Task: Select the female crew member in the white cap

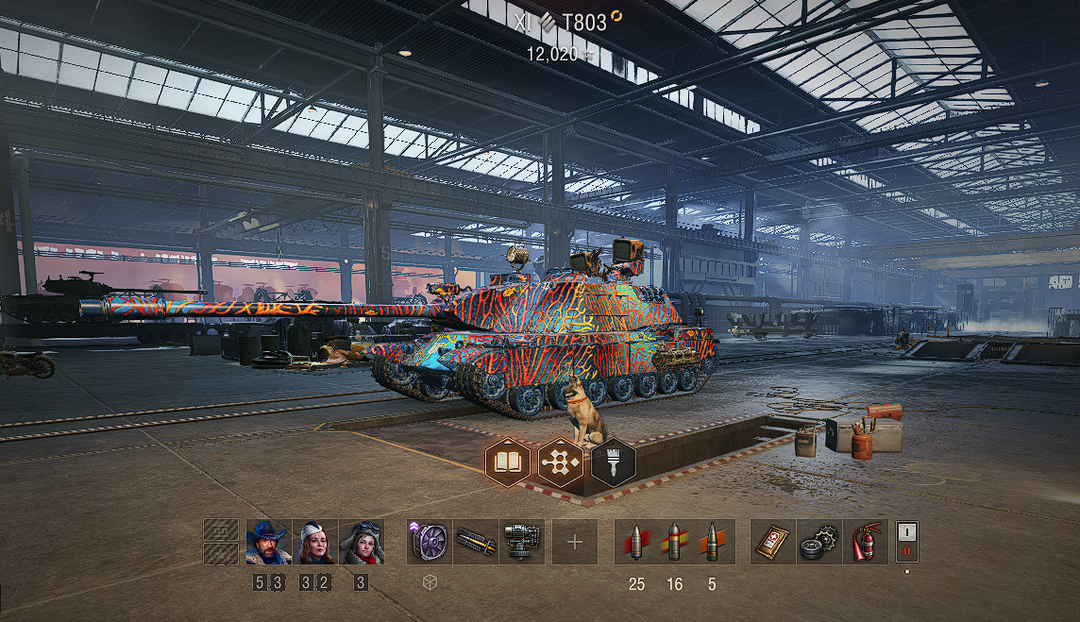Action: (x=315, y=542)
